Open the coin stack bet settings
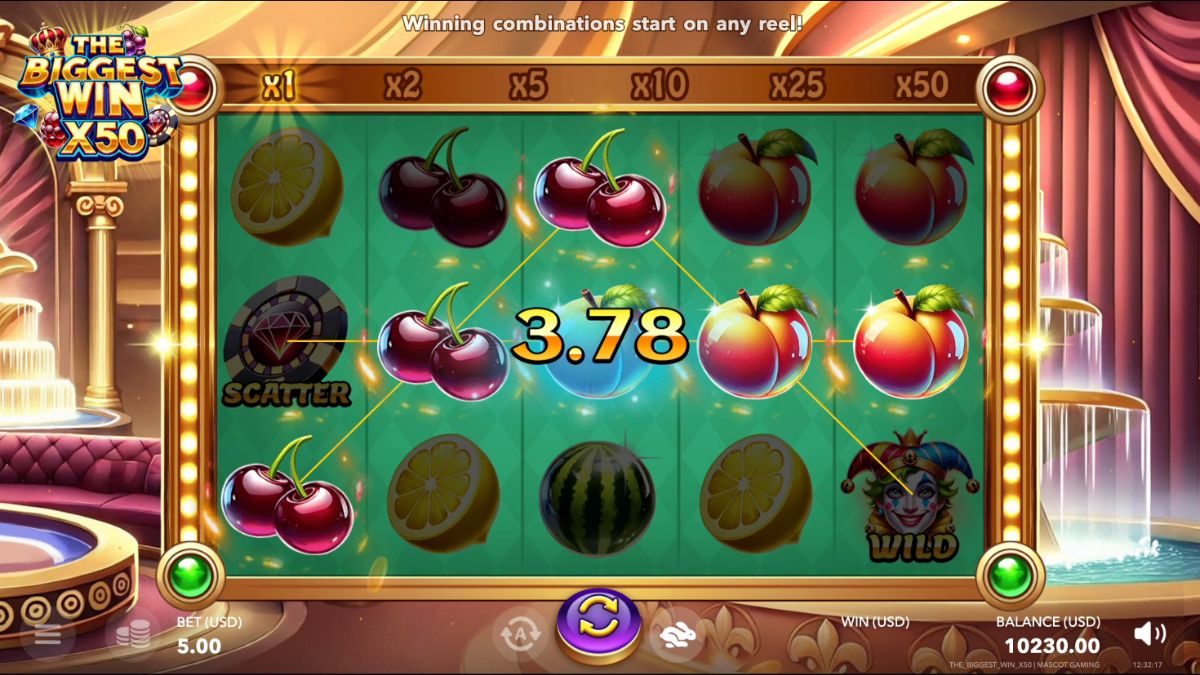The image size is (1200, 675). (133, 635)
